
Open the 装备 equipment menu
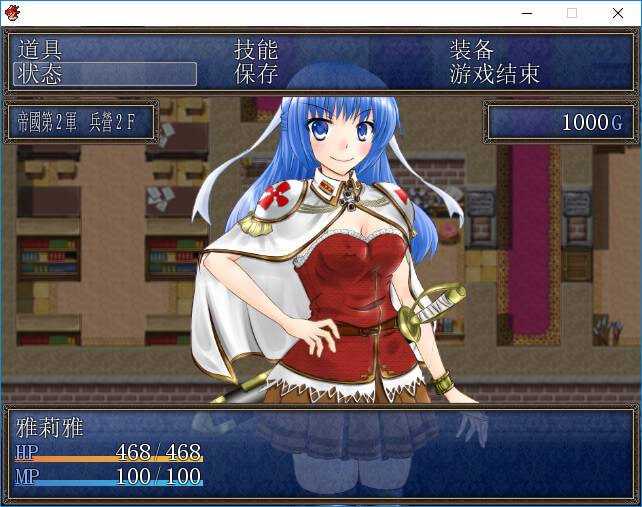click(x=472, y=50)
